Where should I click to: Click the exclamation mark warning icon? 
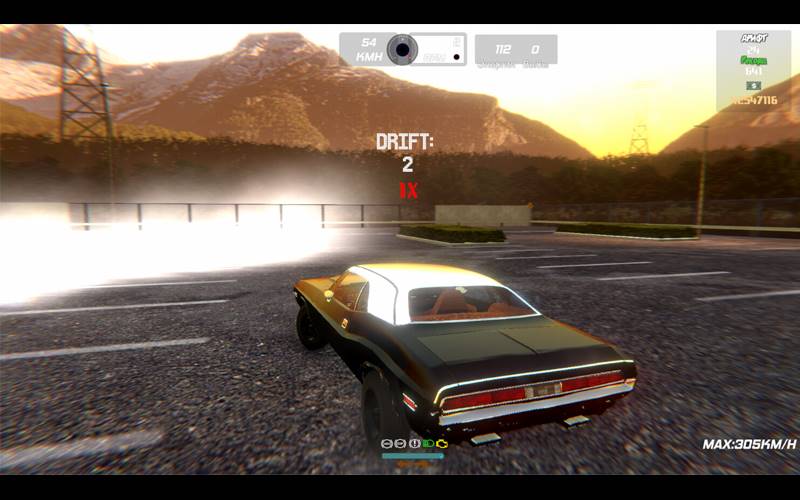[x=414, y=443]
